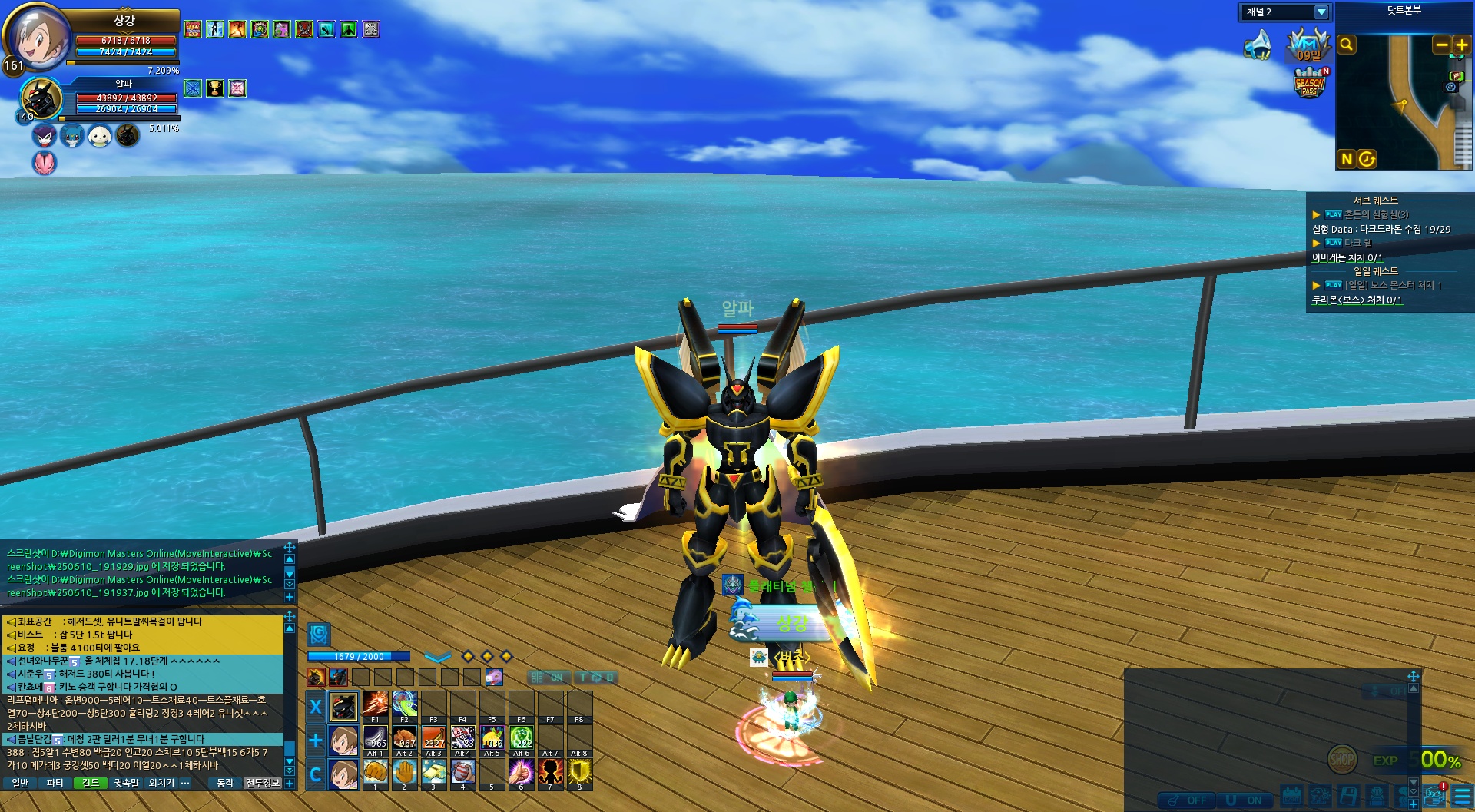Zoom in the minimap with plus button
The width and height of the screenshot is (1475, 812).
click(x=1461, y=45)
